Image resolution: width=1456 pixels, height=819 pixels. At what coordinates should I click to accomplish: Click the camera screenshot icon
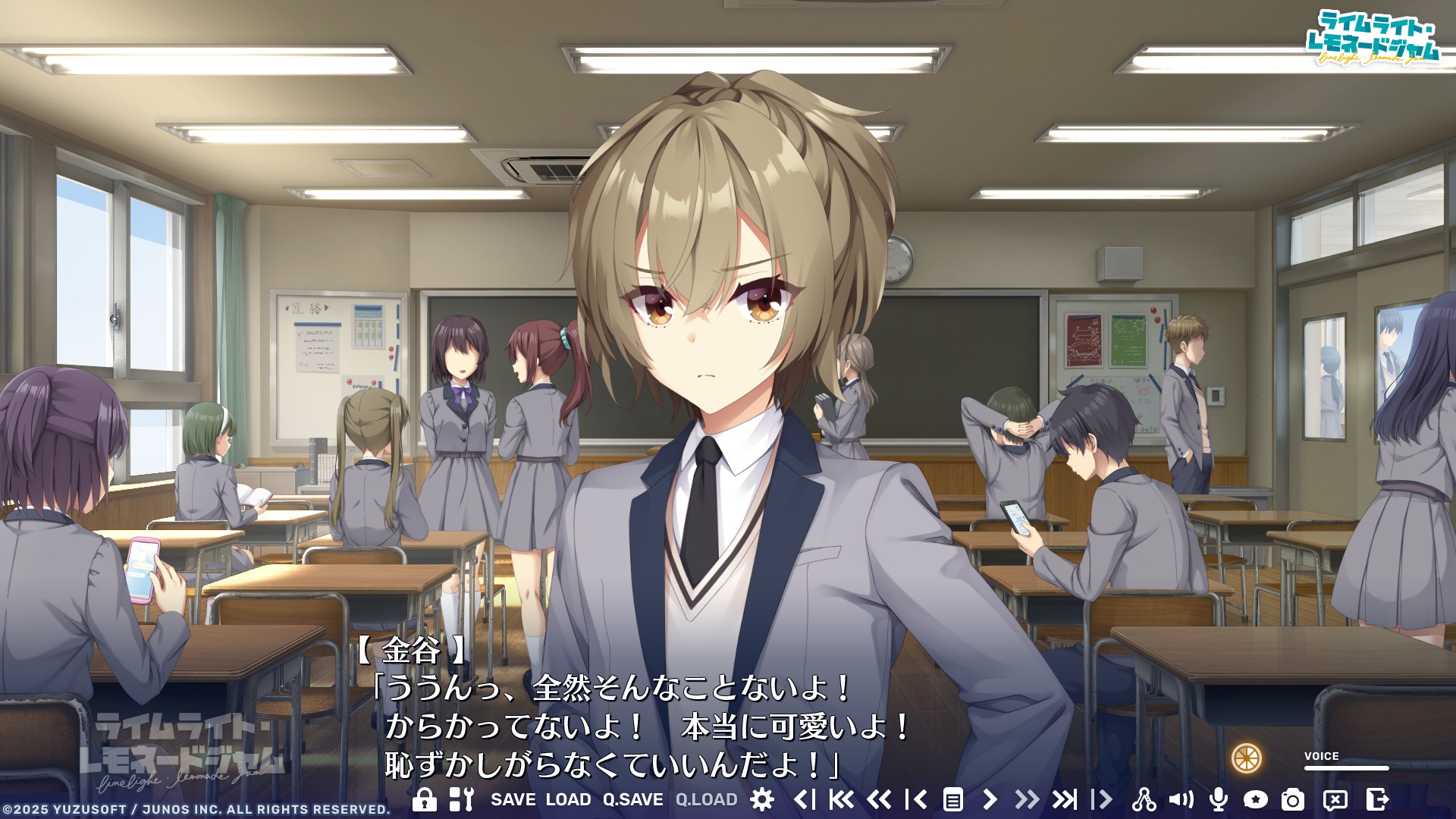[x=1293, y=797]
